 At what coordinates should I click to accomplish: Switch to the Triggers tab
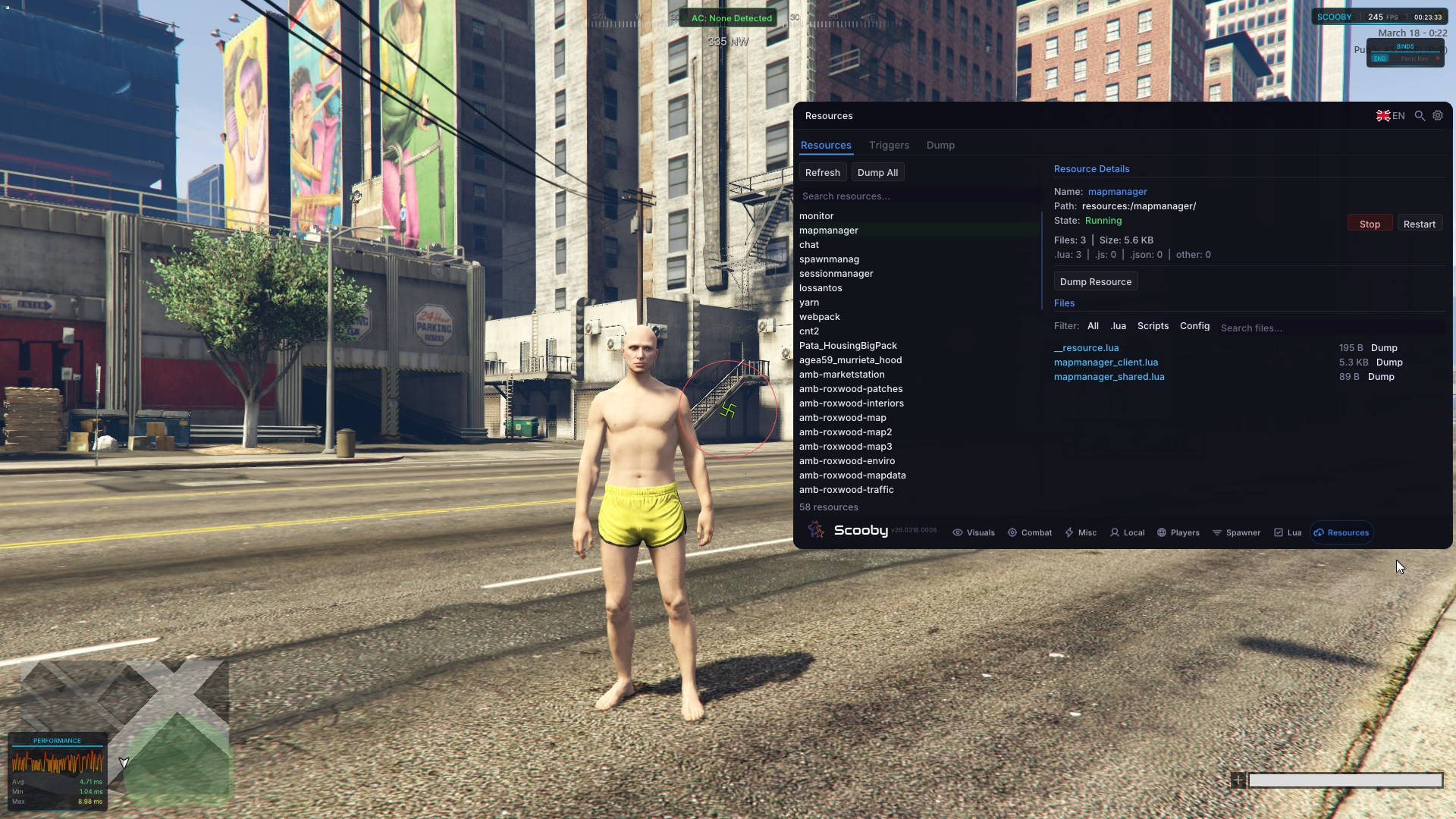click(888, 145)
